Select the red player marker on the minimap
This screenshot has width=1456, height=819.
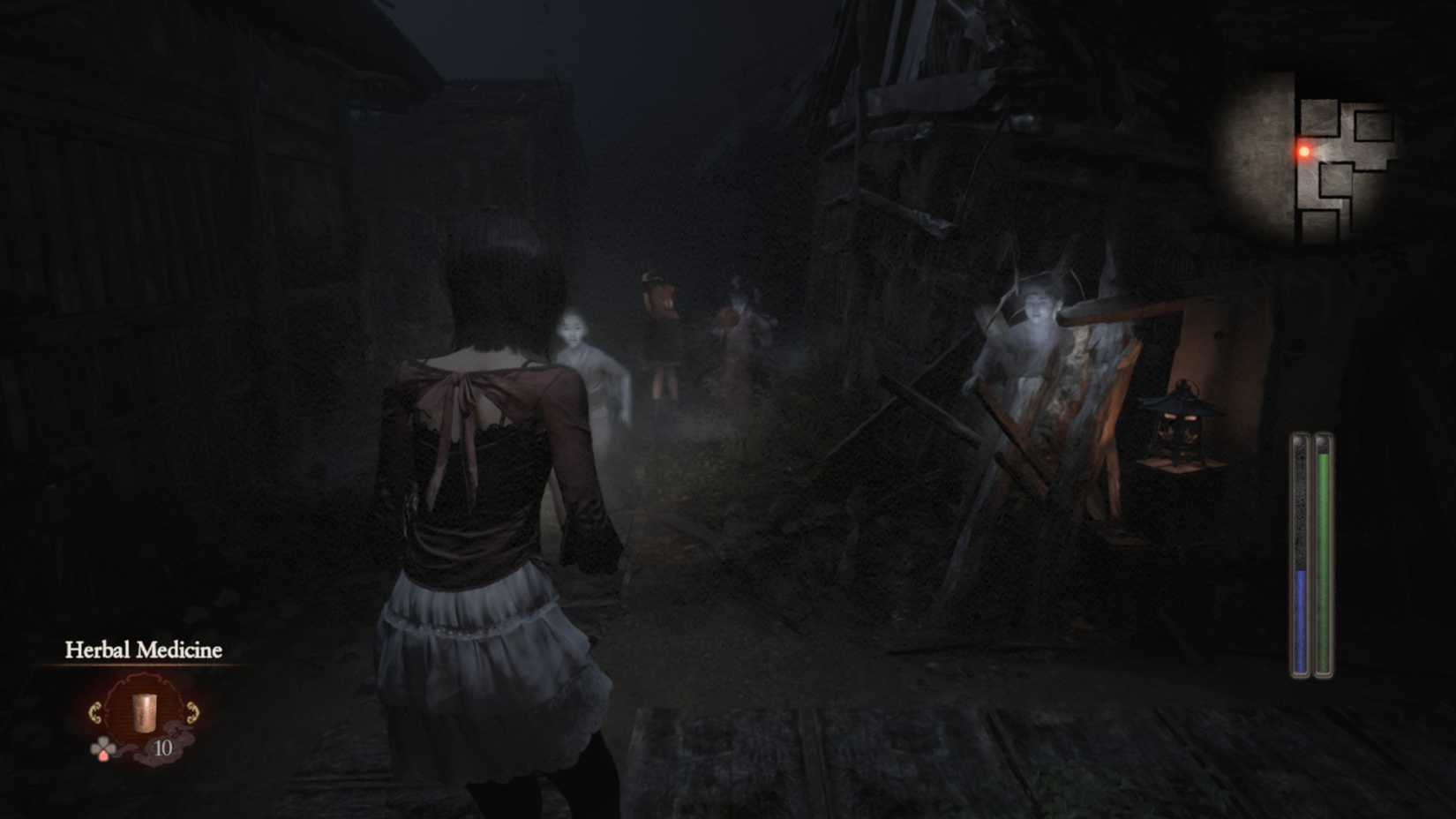(x=1304, y=151)
